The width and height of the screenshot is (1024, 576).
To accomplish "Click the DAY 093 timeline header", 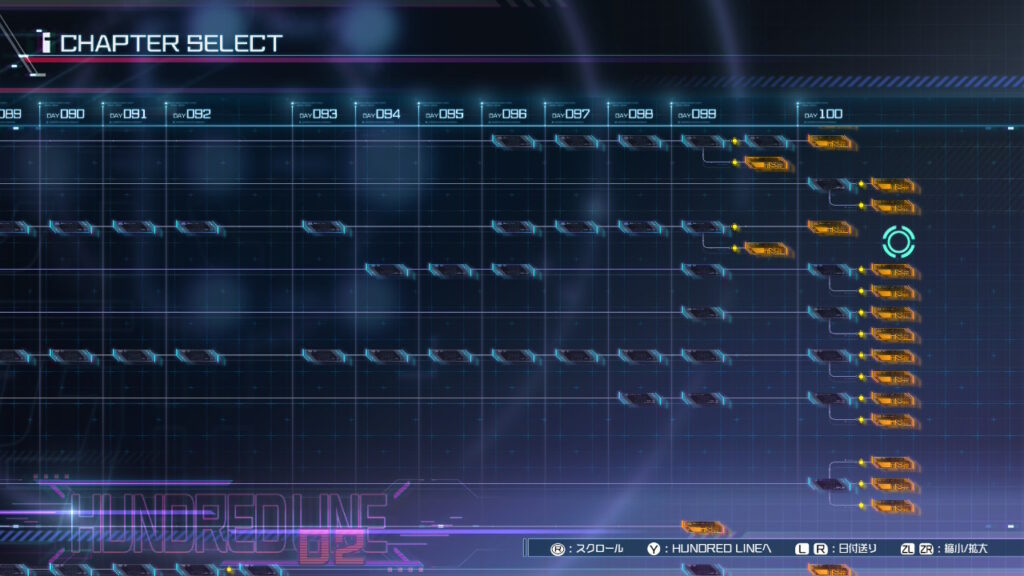I will 318,114.
